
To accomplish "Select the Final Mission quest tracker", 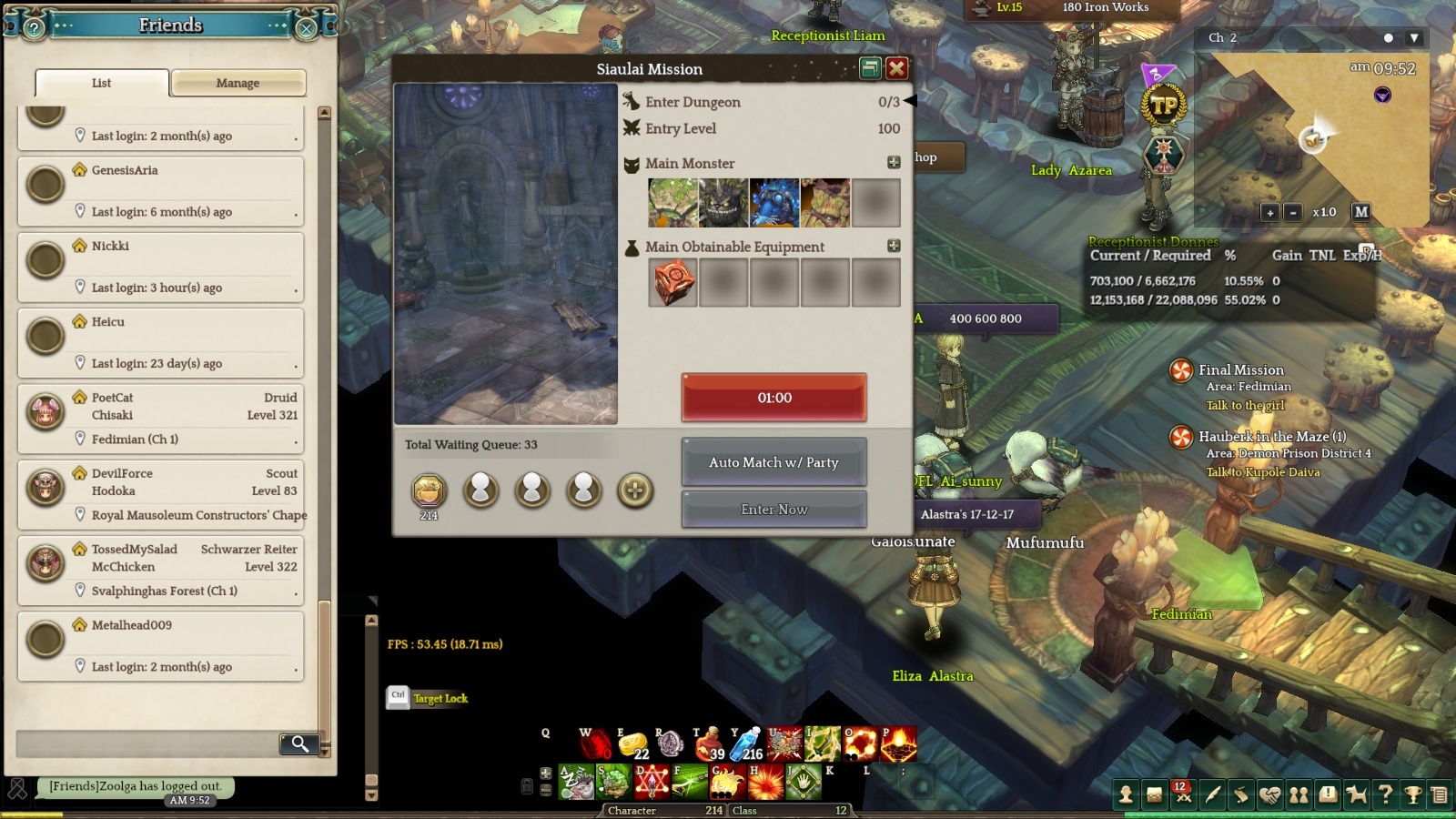I will pyautogui.click(x=1240, y=370).
